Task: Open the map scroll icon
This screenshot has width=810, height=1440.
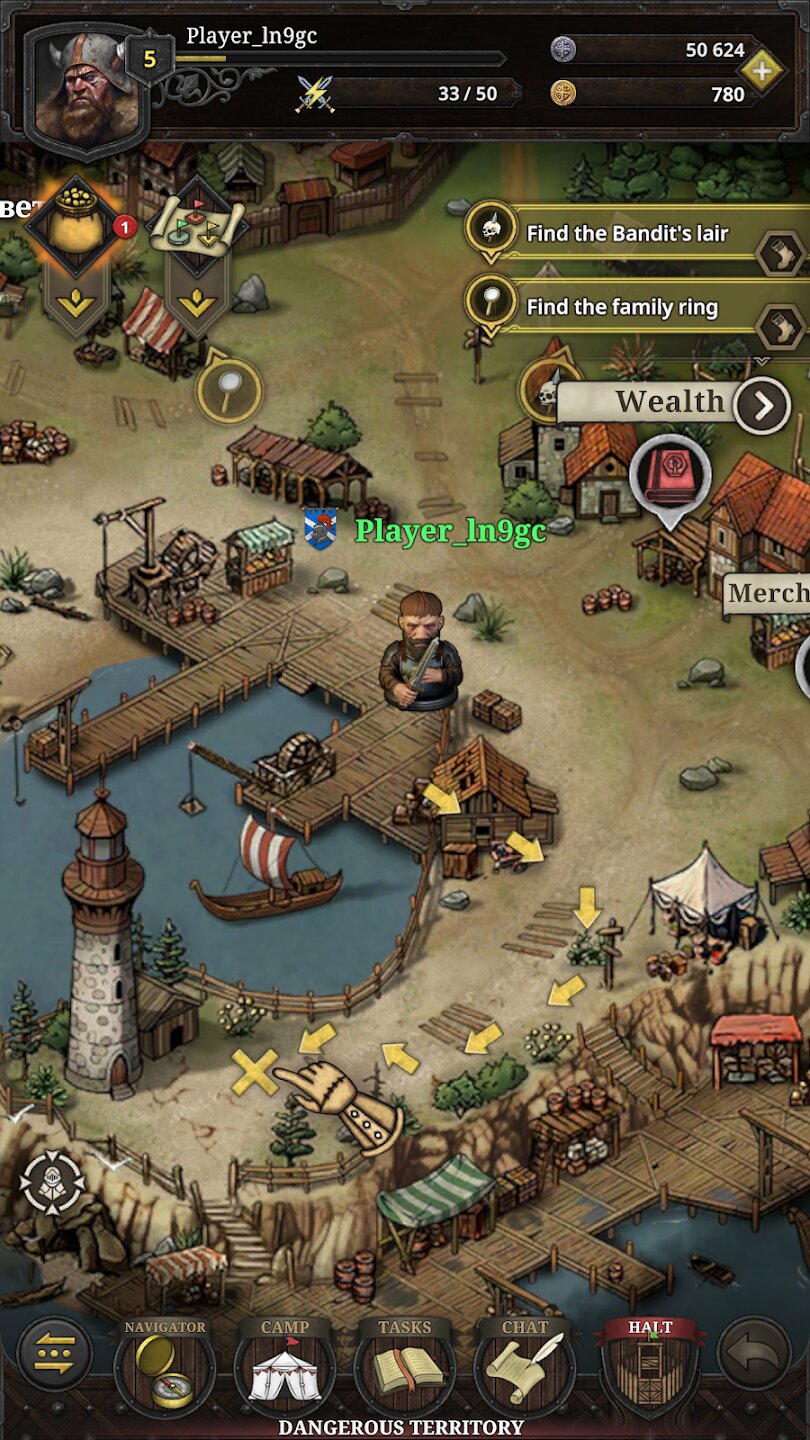Action: click(x=196, y=230)
